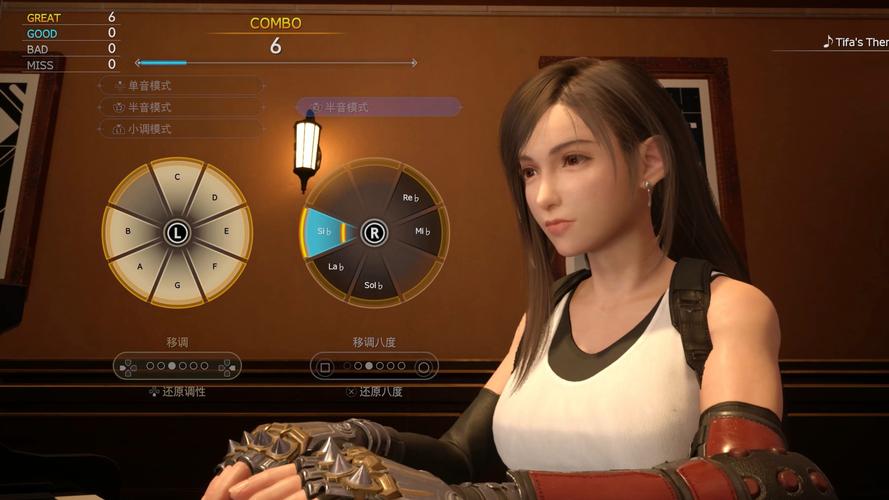
Task: Play the G note at the wheel bottom
Action: tap(177, 285)
